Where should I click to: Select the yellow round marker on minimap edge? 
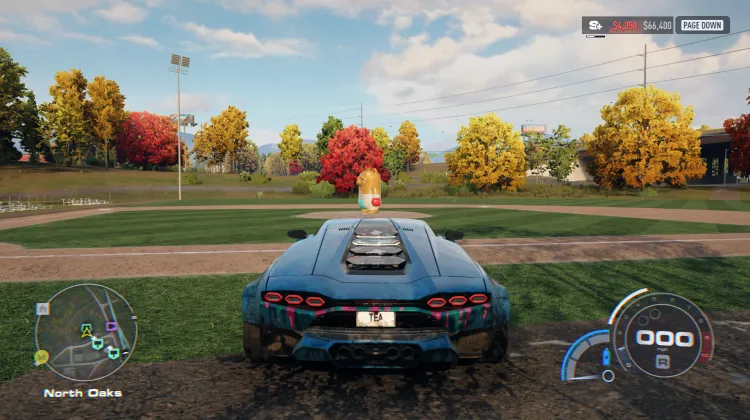[x=41, y=356]
